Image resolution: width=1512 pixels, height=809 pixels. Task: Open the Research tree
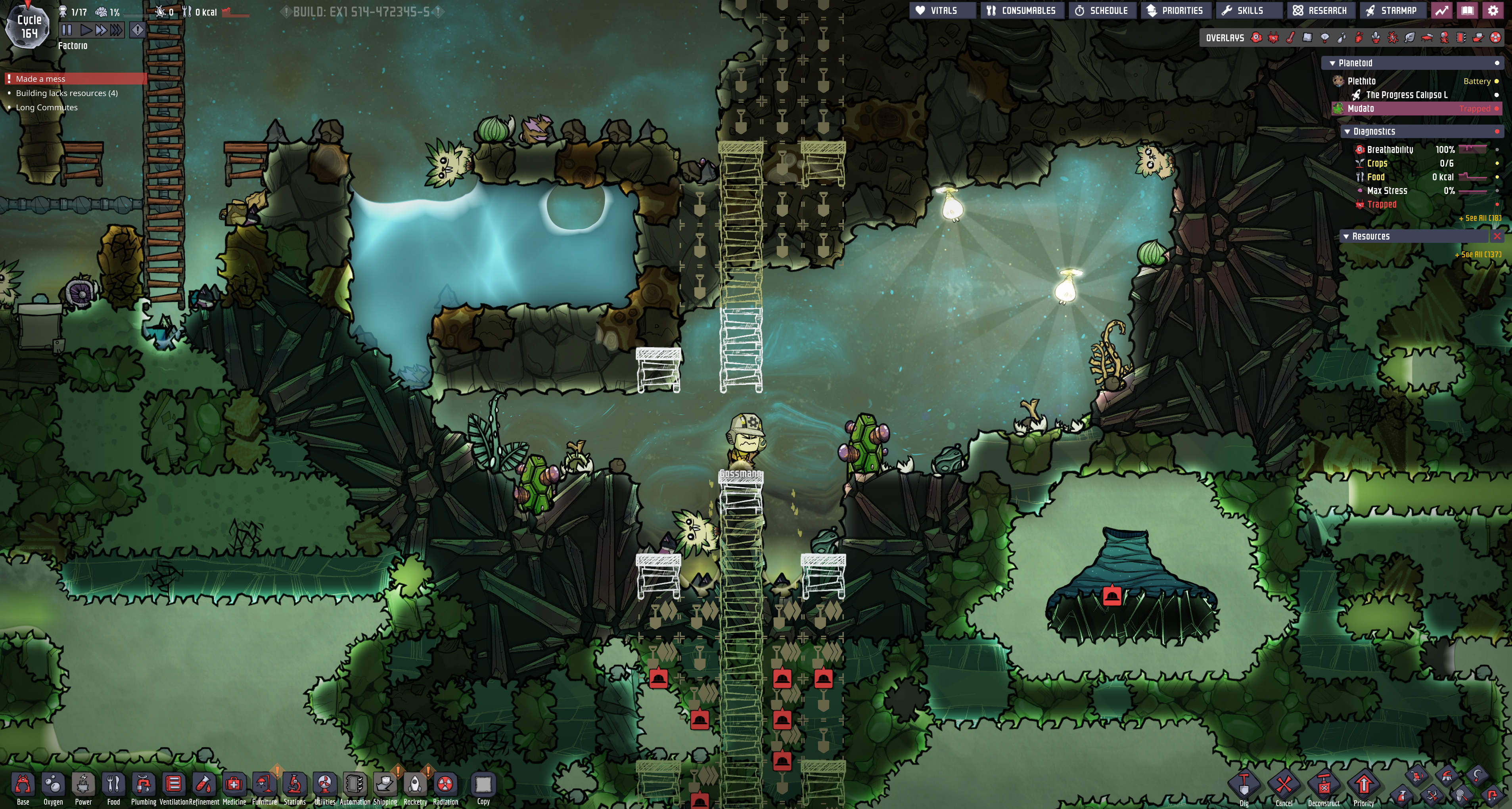pyautogui.click(x=1320, y=11)
